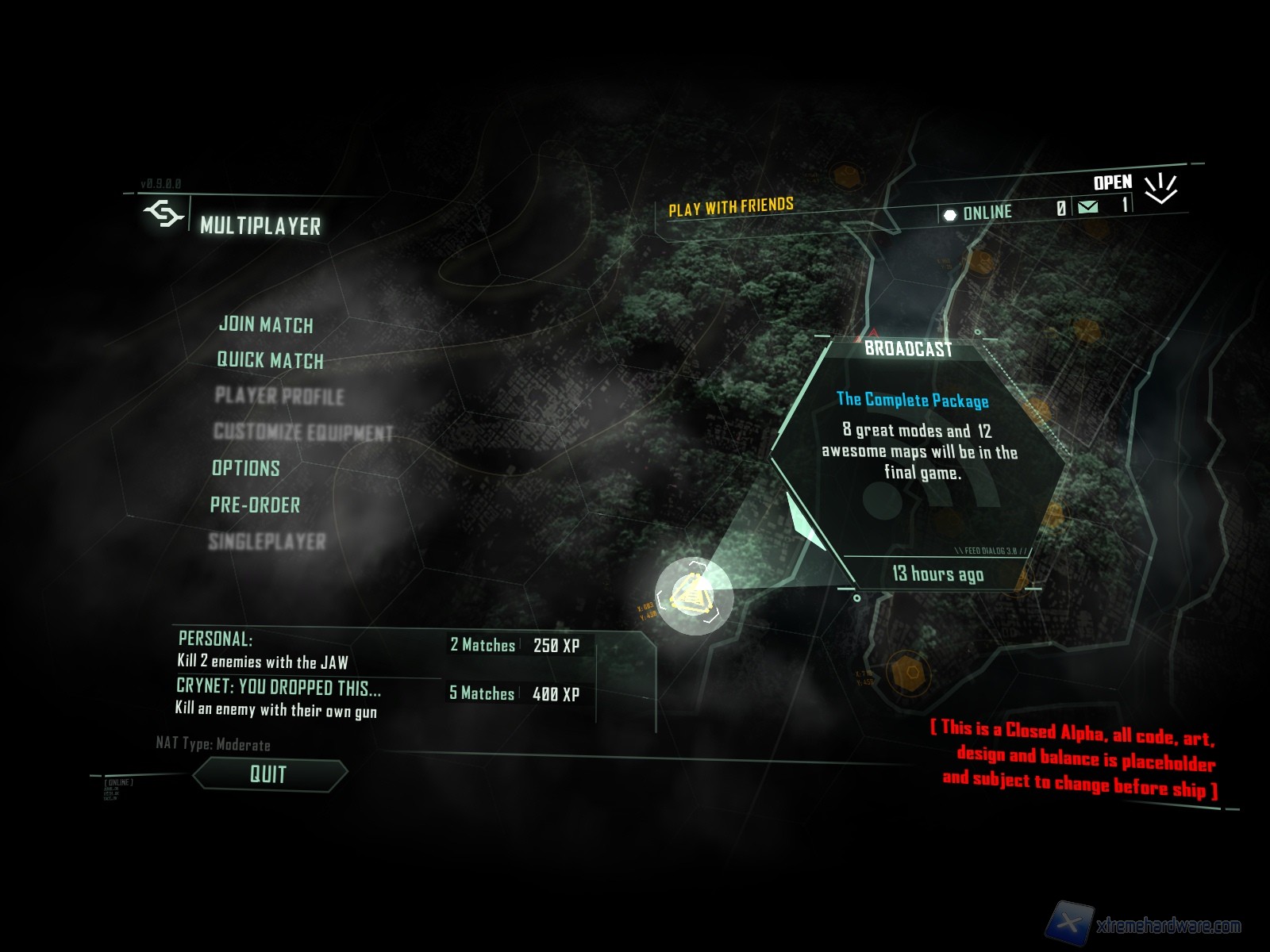Open the envelope messages icon
The height and width of the screenshot is (952, 1270).
coord(1087,207)
